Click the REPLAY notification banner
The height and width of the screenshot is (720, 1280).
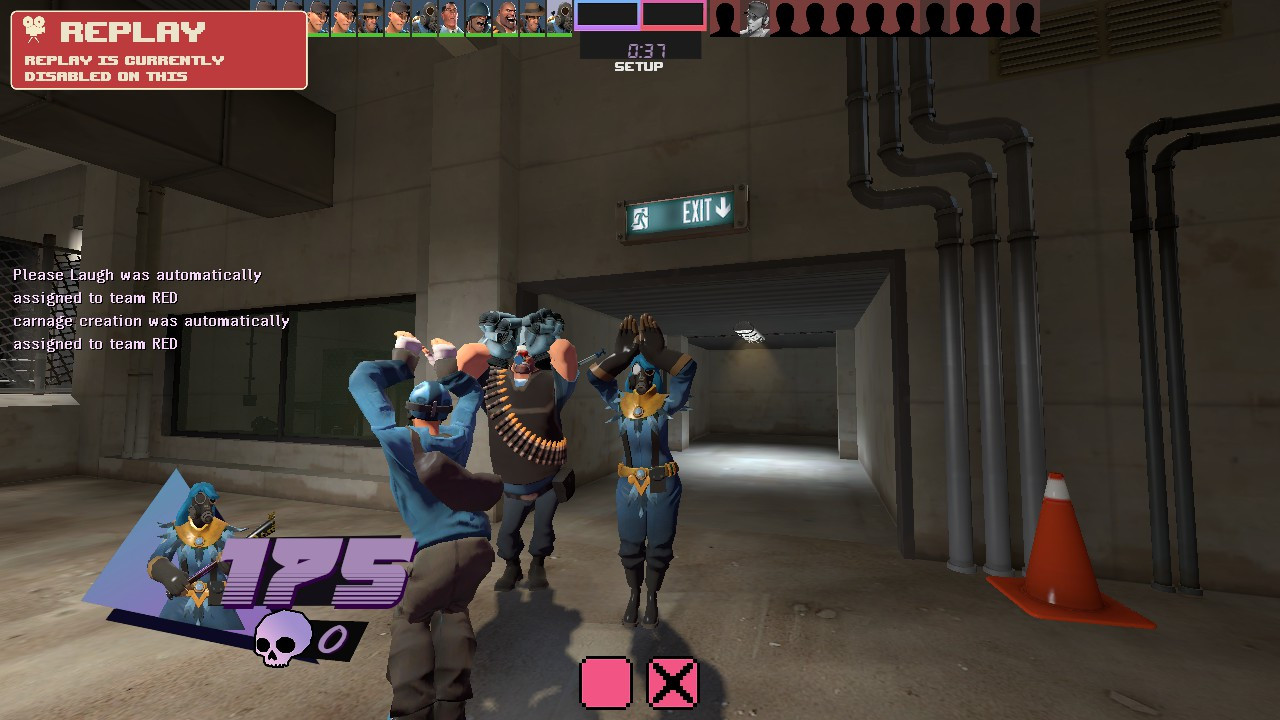tap(157, 50)
